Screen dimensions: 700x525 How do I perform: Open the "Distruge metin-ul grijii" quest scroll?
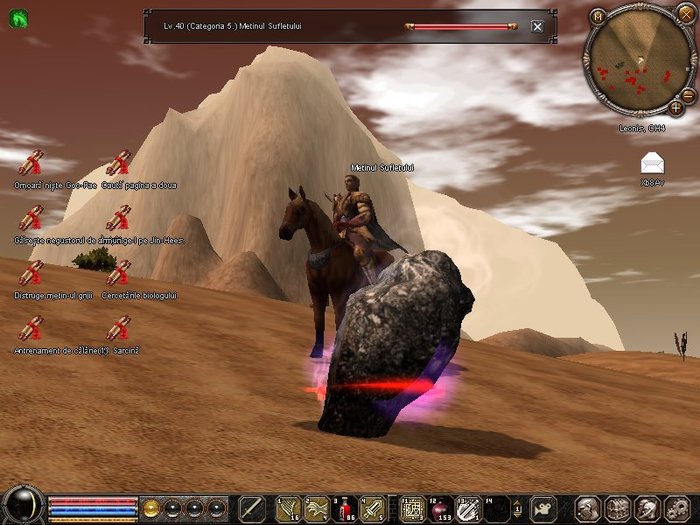click(x=32, y=273)
